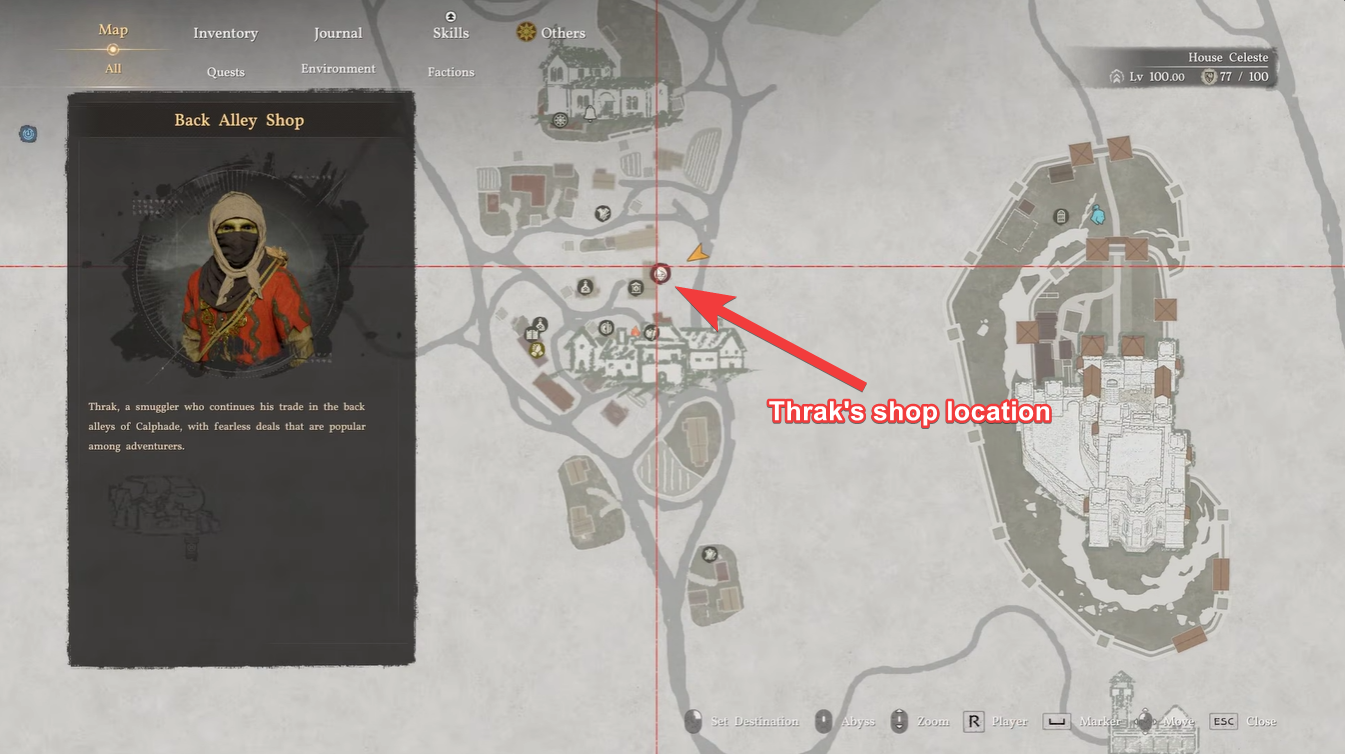
Task: Filter the map by Quests
Action: (x=226, y=72)
